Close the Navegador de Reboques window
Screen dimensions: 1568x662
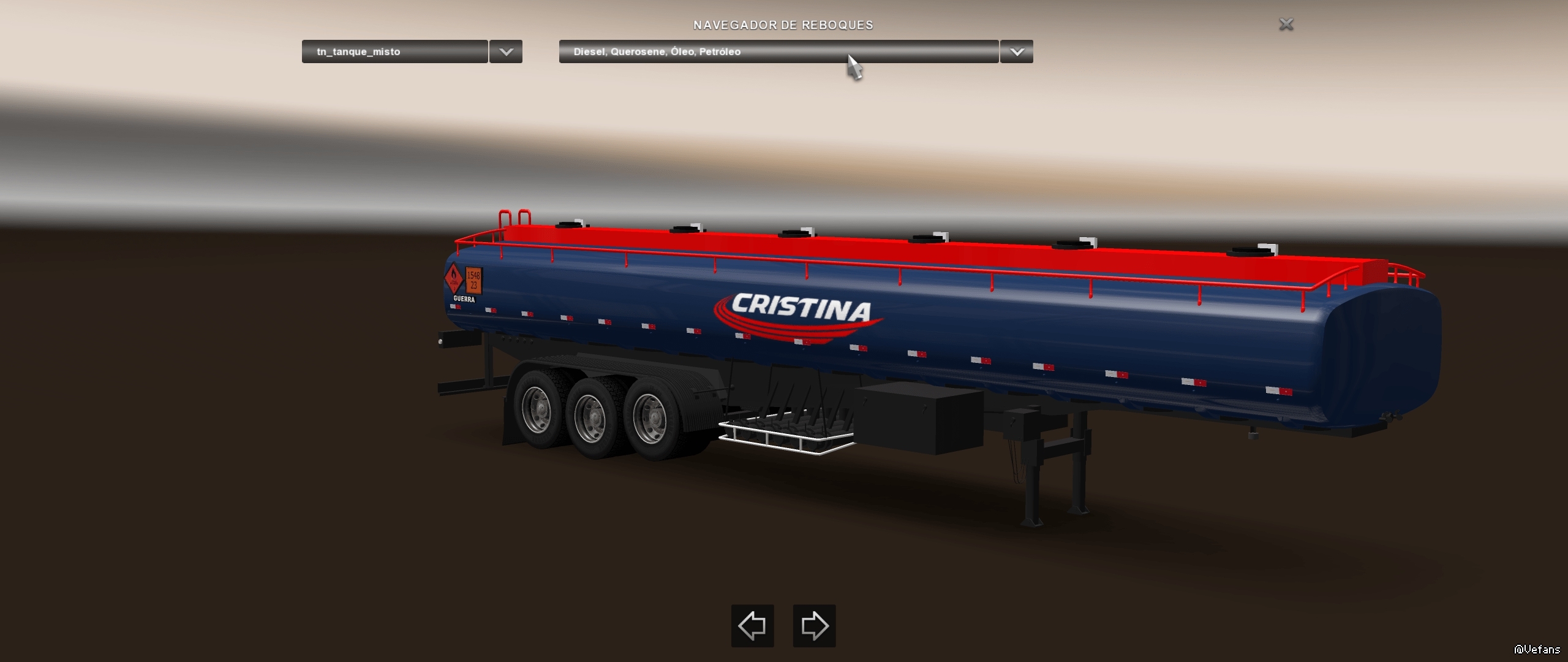point(1286,25)
